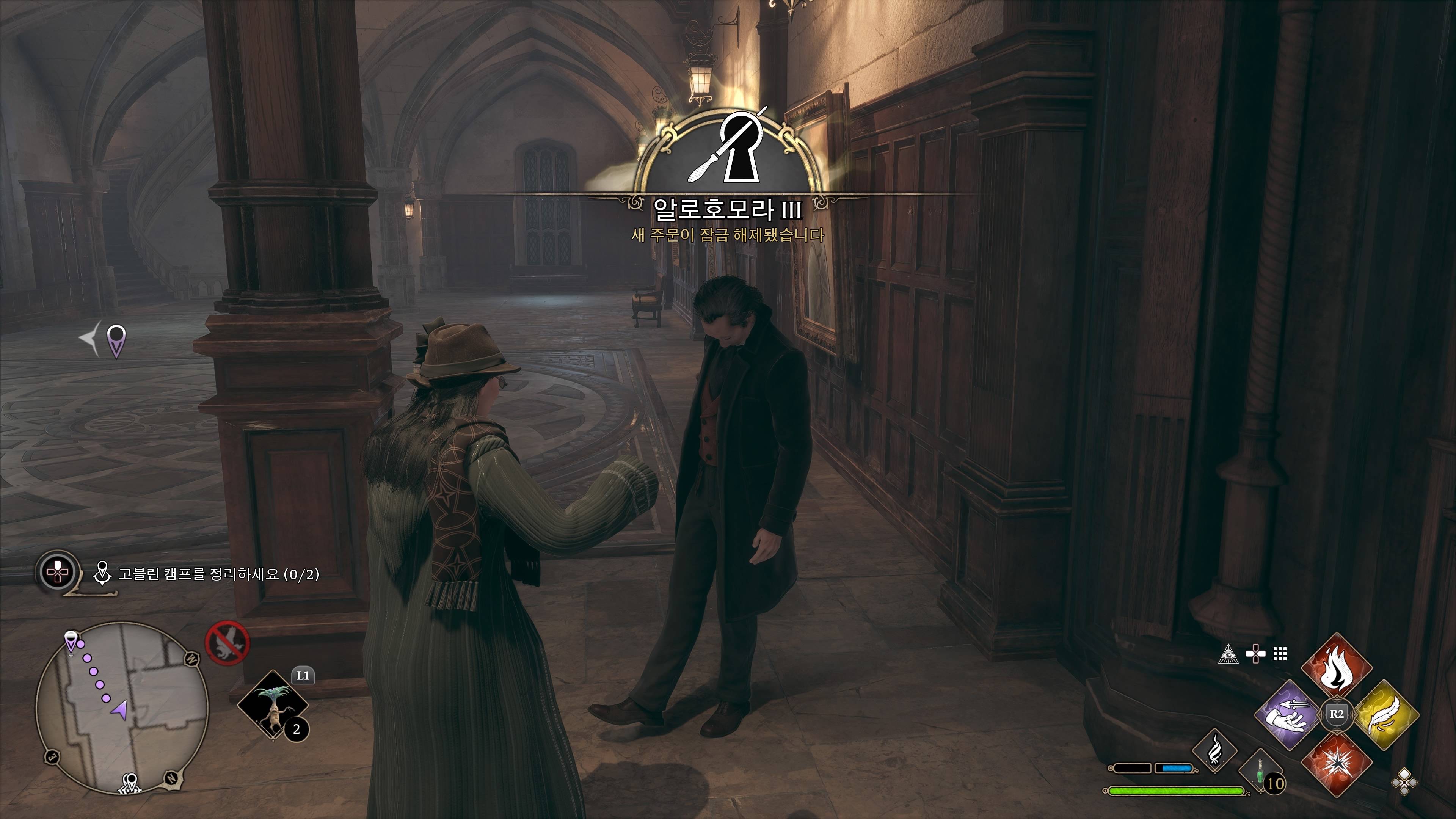Viewport: 1456px width, 819px height.
Task: Click the white quest pin on the minimap's bottom edge
Action: pyautogui.click(x=131, y=782)
